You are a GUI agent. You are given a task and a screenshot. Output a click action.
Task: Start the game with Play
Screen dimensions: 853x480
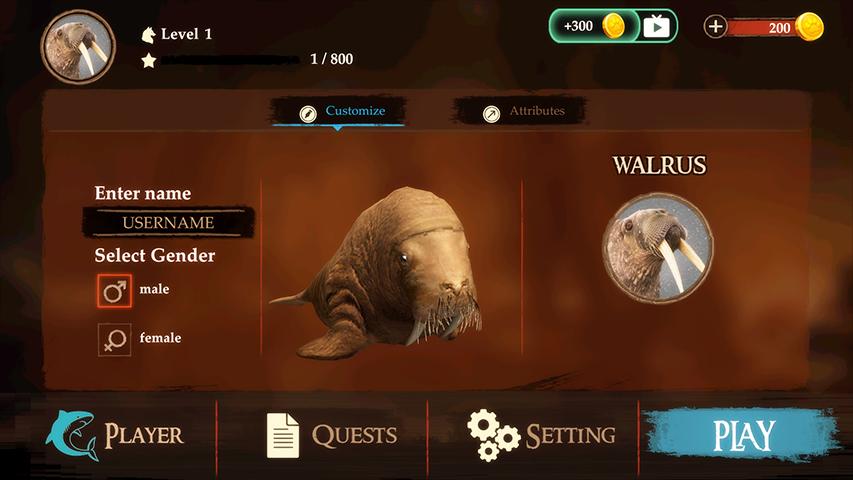pyautogui.click(x=743, y=435)
